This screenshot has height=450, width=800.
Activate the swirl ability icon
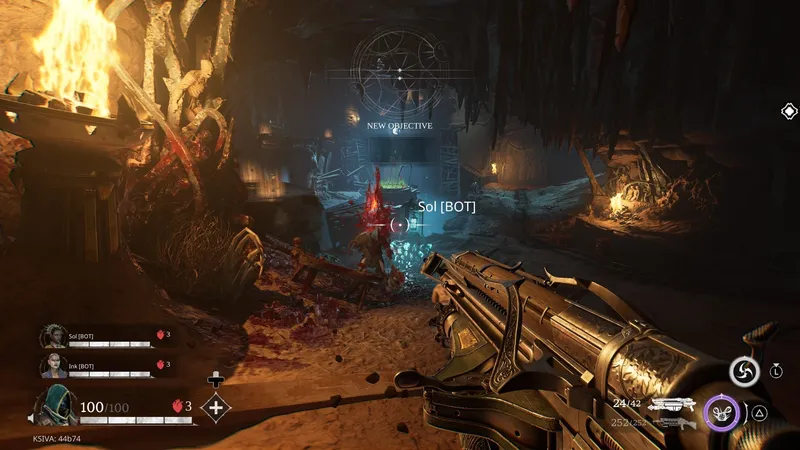click(744, 372)
